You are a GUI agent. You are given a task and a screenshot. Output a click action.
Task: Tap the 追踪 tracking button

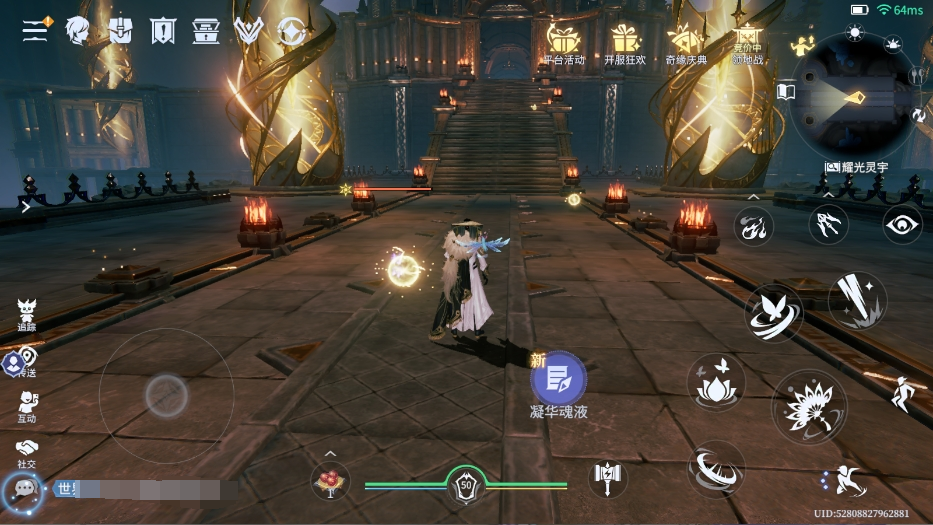pyautogui.click(x=27, y=313)
